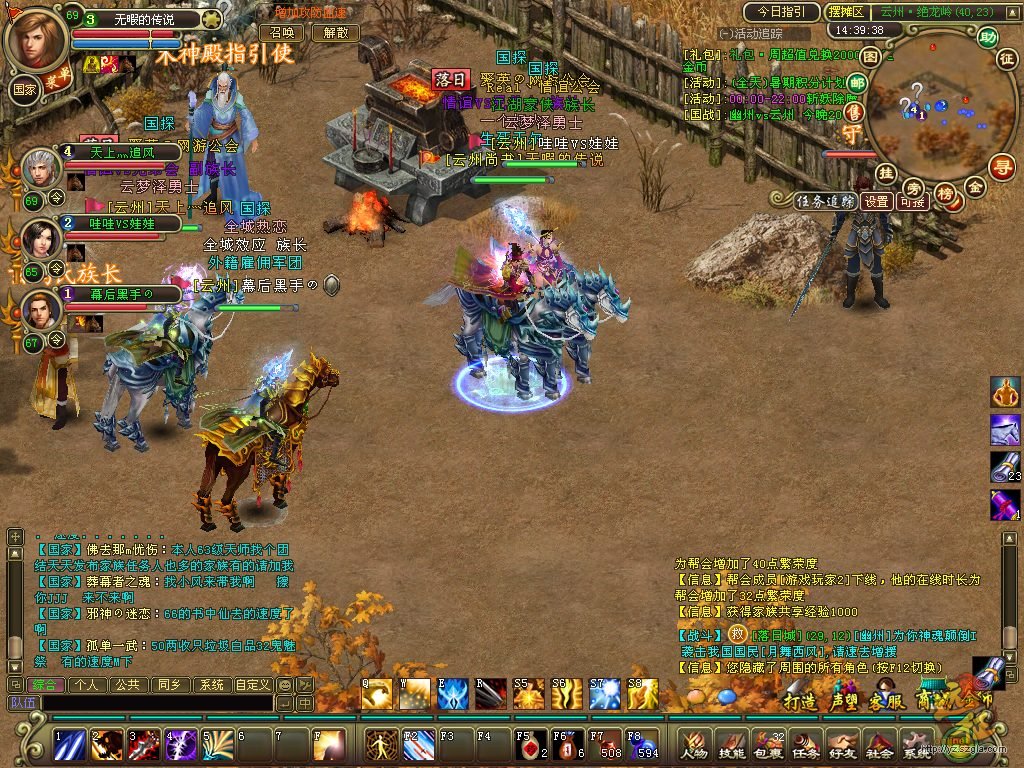Switch chat to the 公共 tab
Screen dimensions: 1024x768
coord(127,685)
